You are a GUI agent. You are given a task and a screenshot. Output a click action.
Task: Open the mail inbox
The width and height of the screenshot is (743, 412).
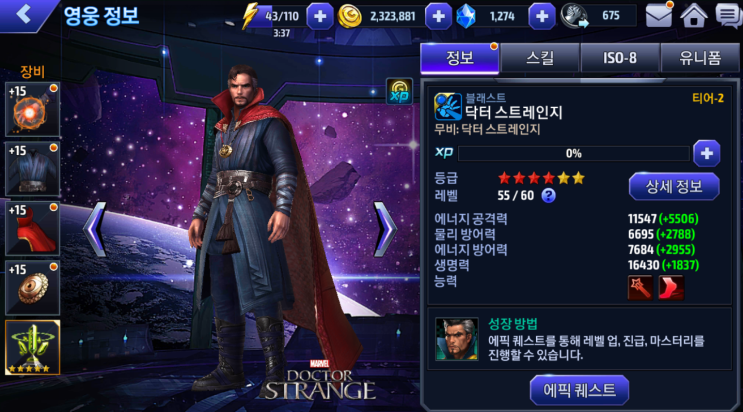coord(658,16)
